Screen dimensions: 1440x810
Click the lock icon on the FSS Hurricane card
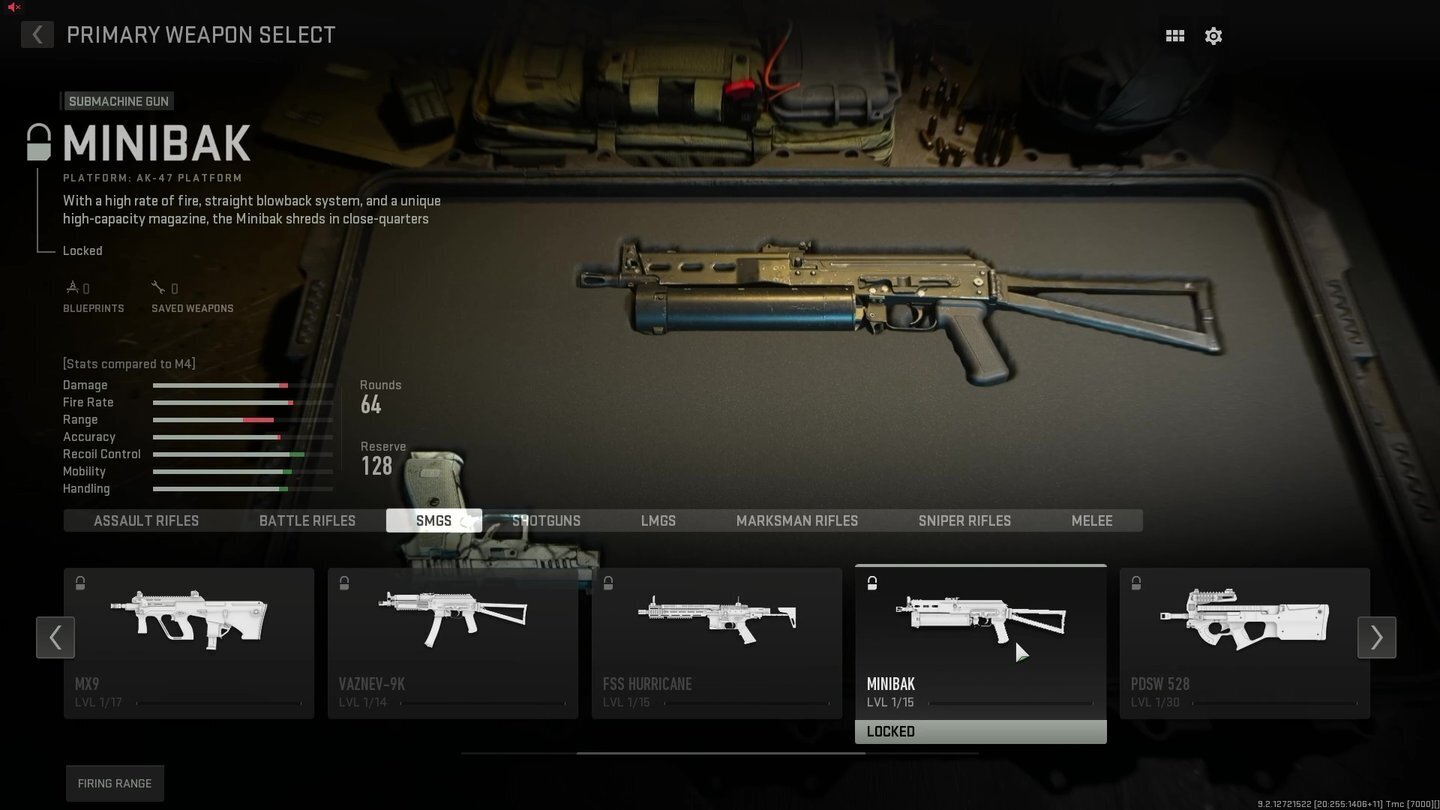pyautogui.click(x=608, y=582)
